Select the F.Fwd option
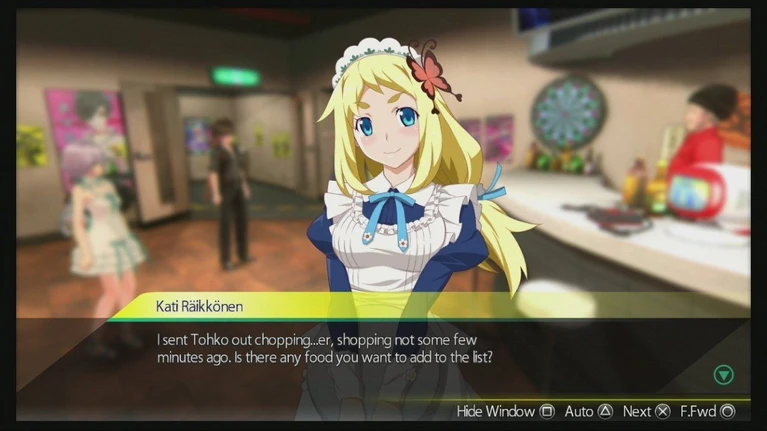Screen dimensions: 767x431 coord(707,411)
